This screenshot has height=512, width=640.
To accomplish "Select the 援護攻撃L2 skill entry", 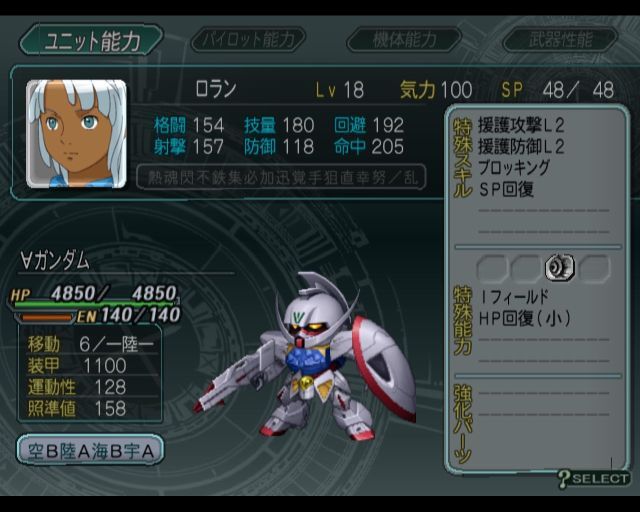I will tap(522, 126).
